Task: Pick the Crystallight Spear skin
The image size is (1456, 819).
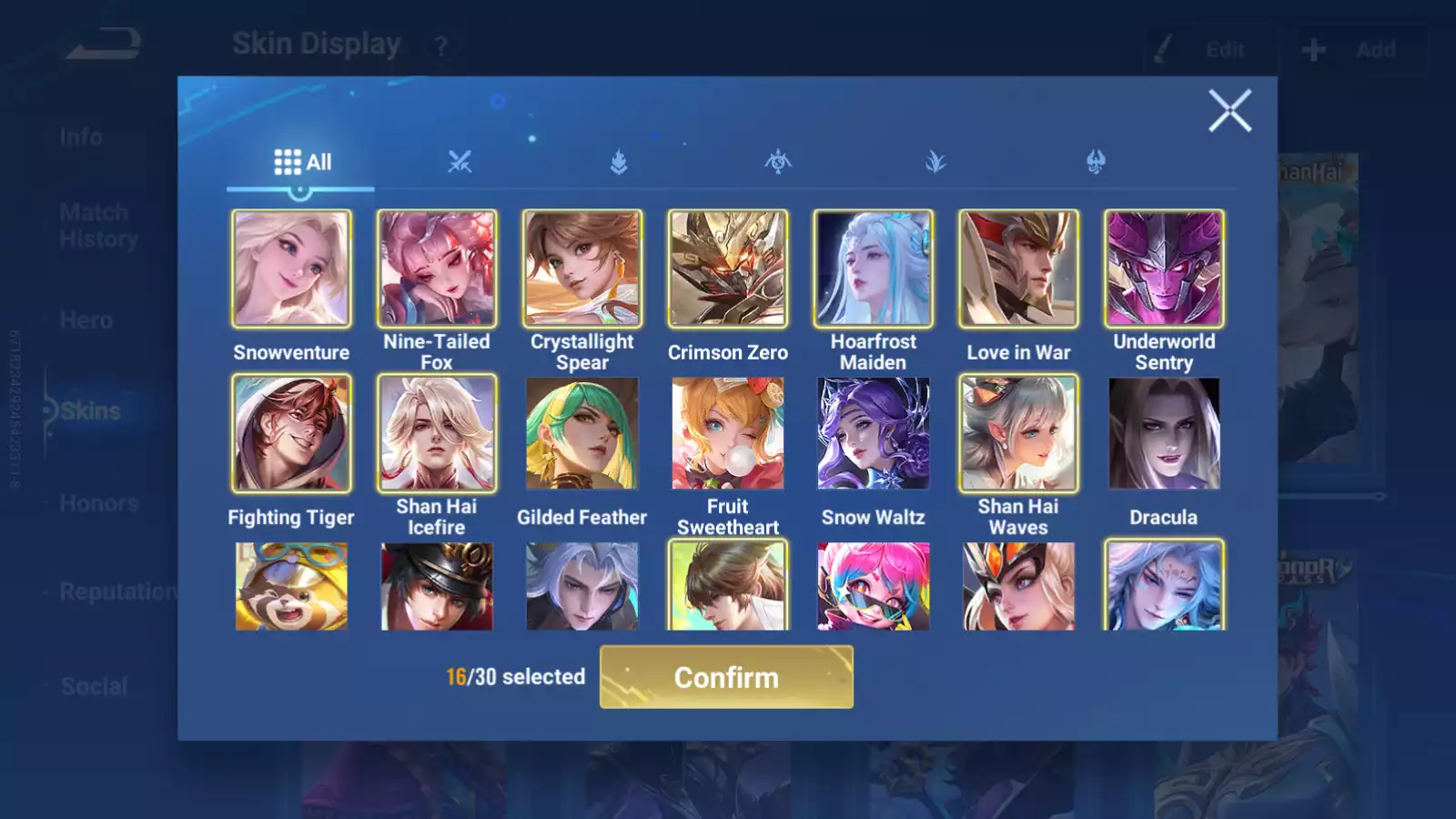Action: pyautogui.click(x=582, y=269)
